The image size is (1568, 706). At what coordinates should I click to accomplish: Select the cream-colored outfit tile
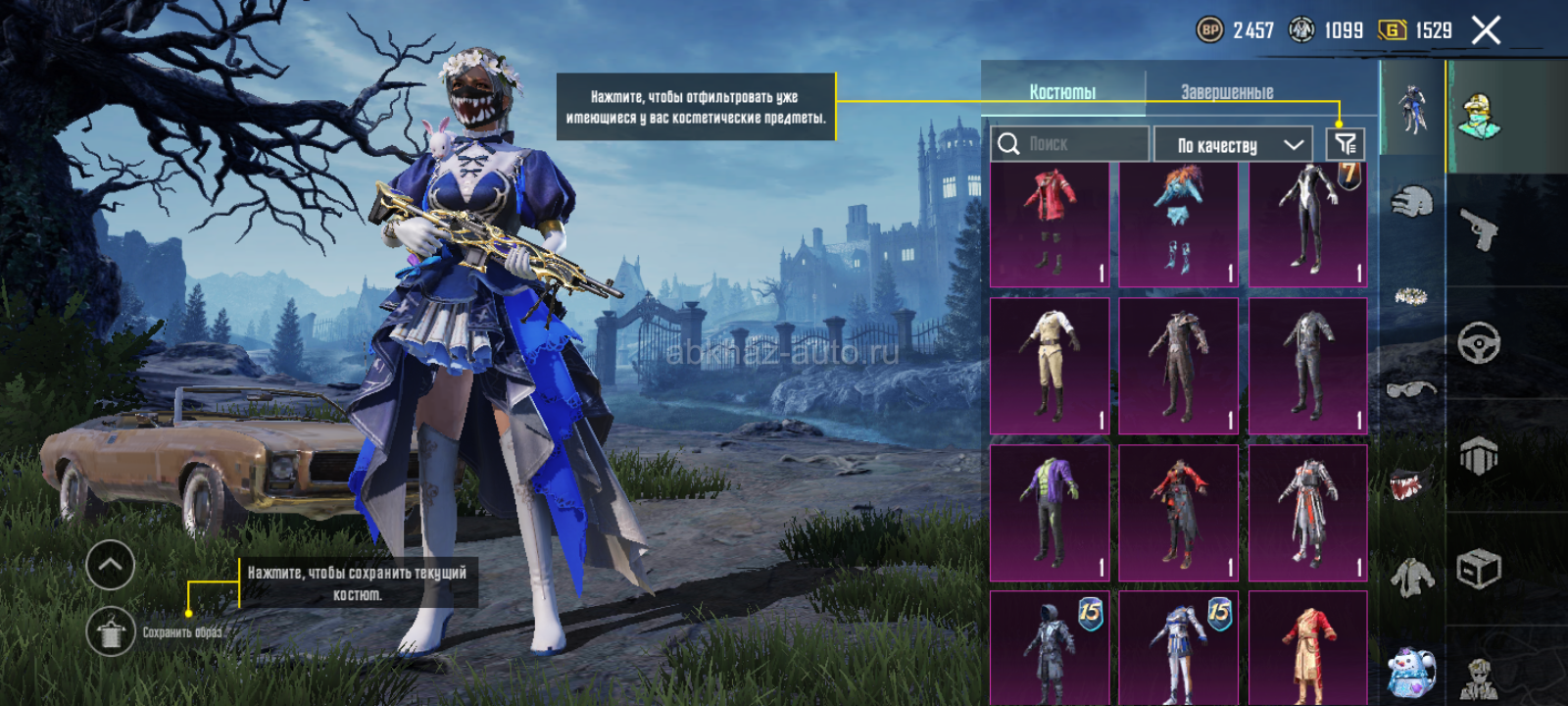(x=1050, y=366)
